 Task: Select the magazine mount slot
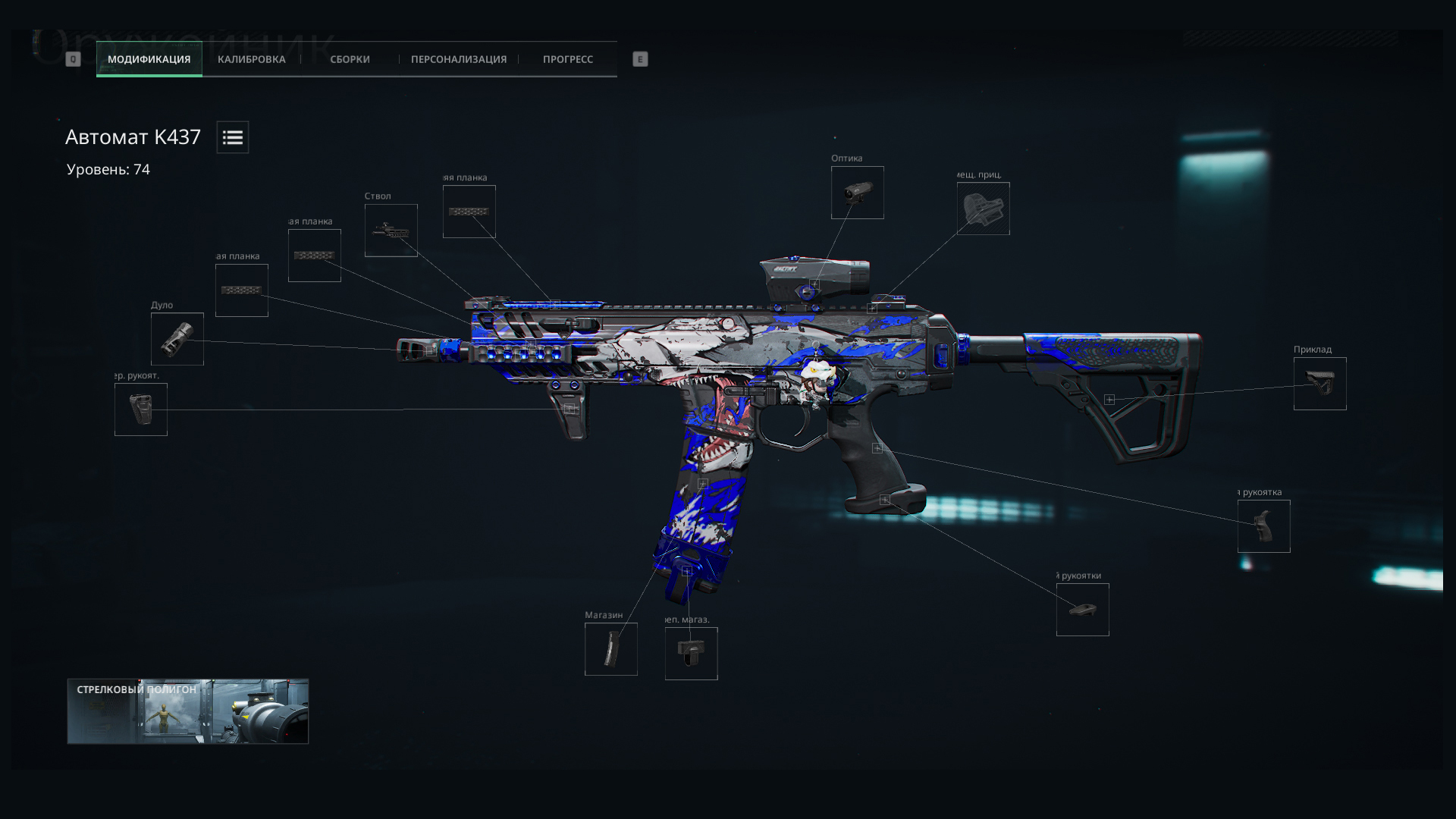691,654
